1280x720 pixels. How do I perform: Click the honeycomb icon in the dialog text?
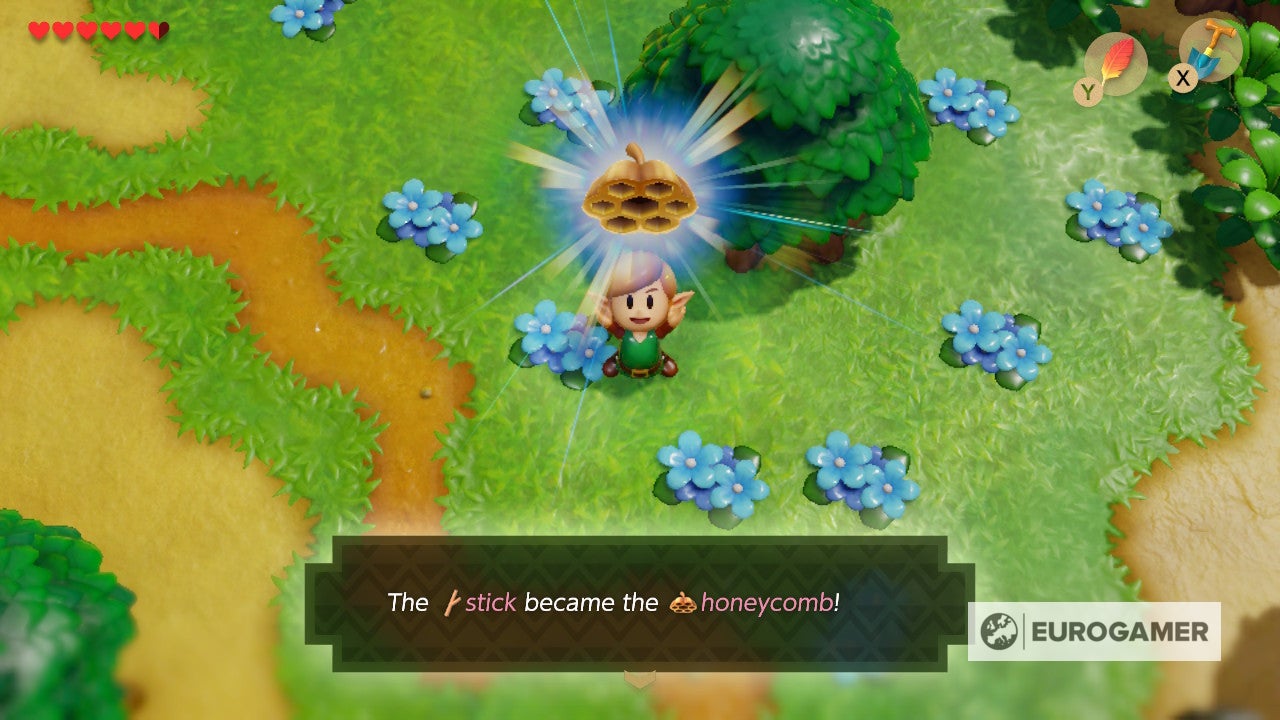point(684,602)
